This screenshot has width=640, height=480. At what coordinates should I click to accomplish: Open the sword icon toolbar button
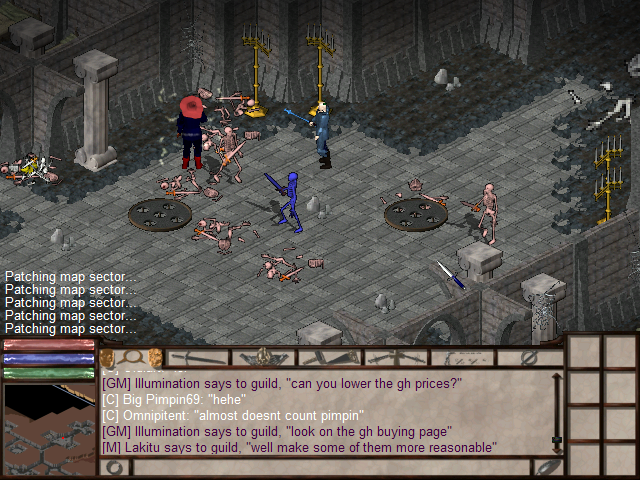coord(199,357)
